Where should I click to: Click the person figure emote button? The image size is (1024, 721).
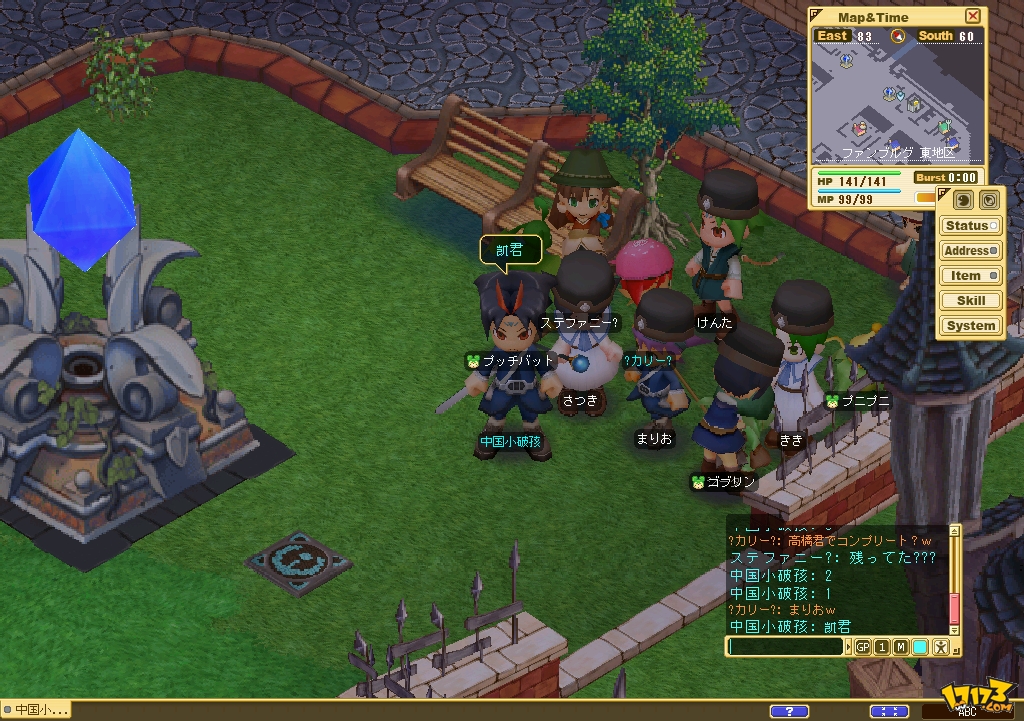[942, 647]
